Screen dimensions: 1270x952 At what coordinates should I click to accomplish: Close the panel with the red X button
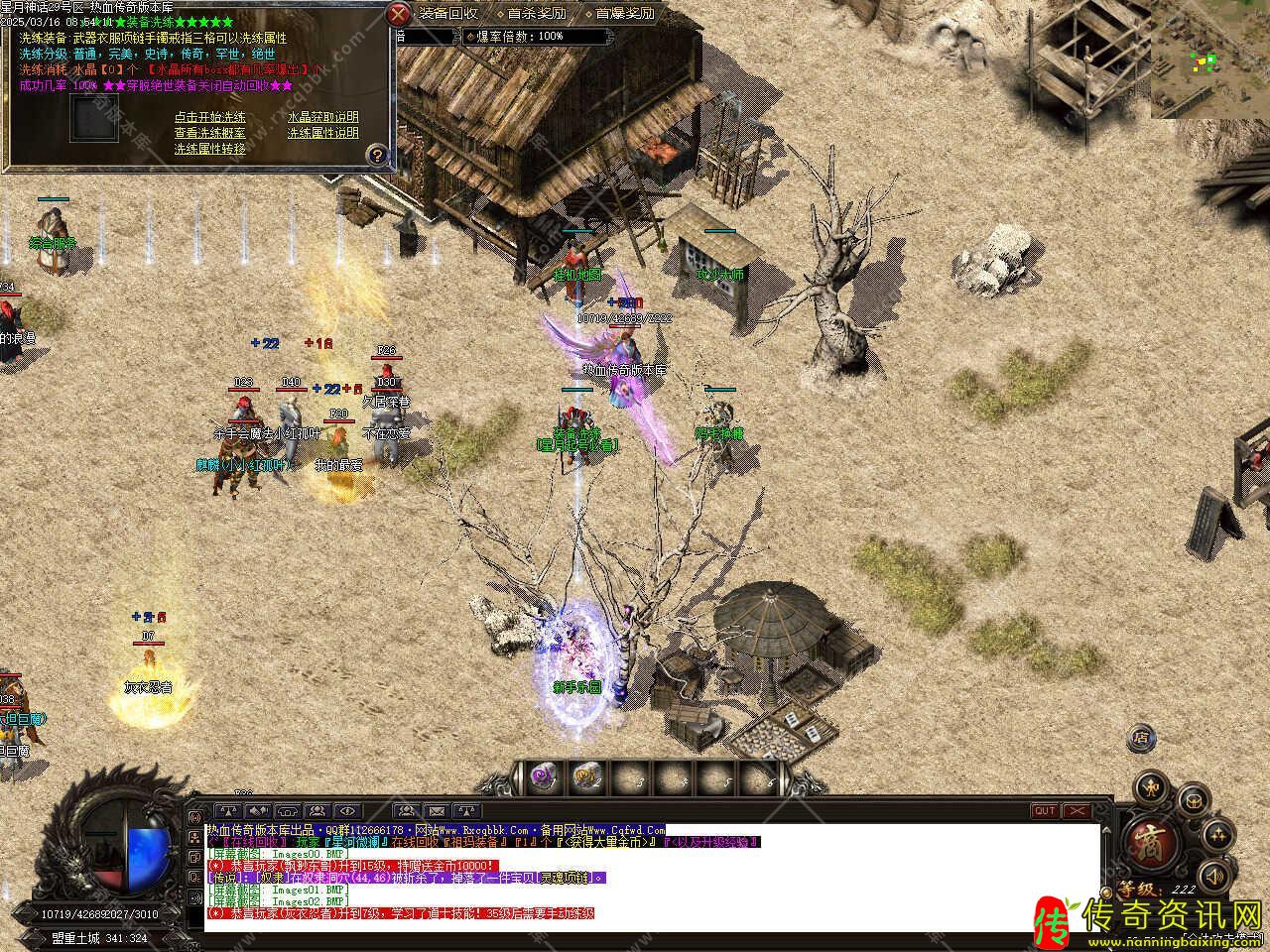[x=398, y=13]
